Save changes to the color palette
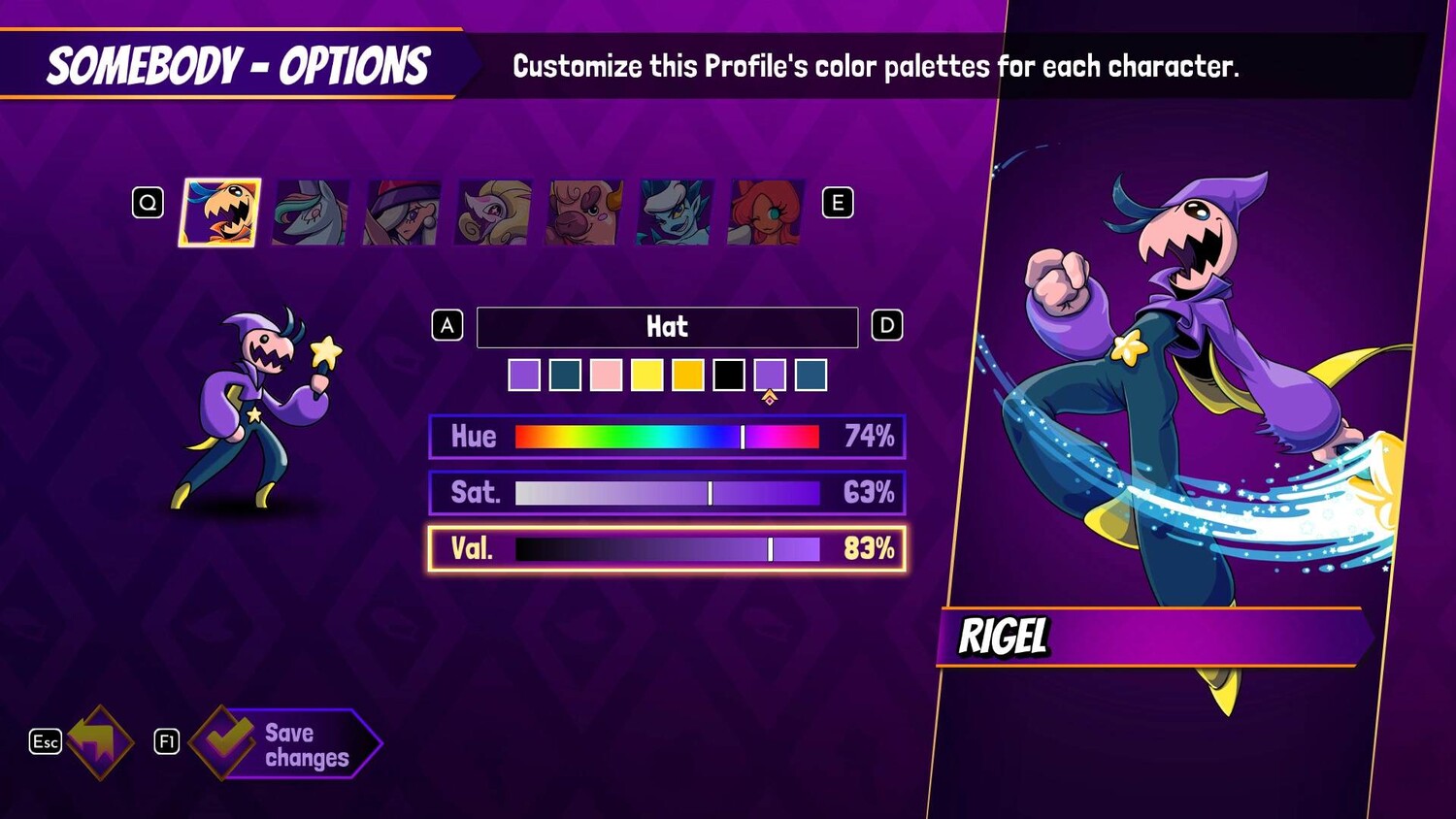This screenshot has height=819, width=1456. coord(287,743)
